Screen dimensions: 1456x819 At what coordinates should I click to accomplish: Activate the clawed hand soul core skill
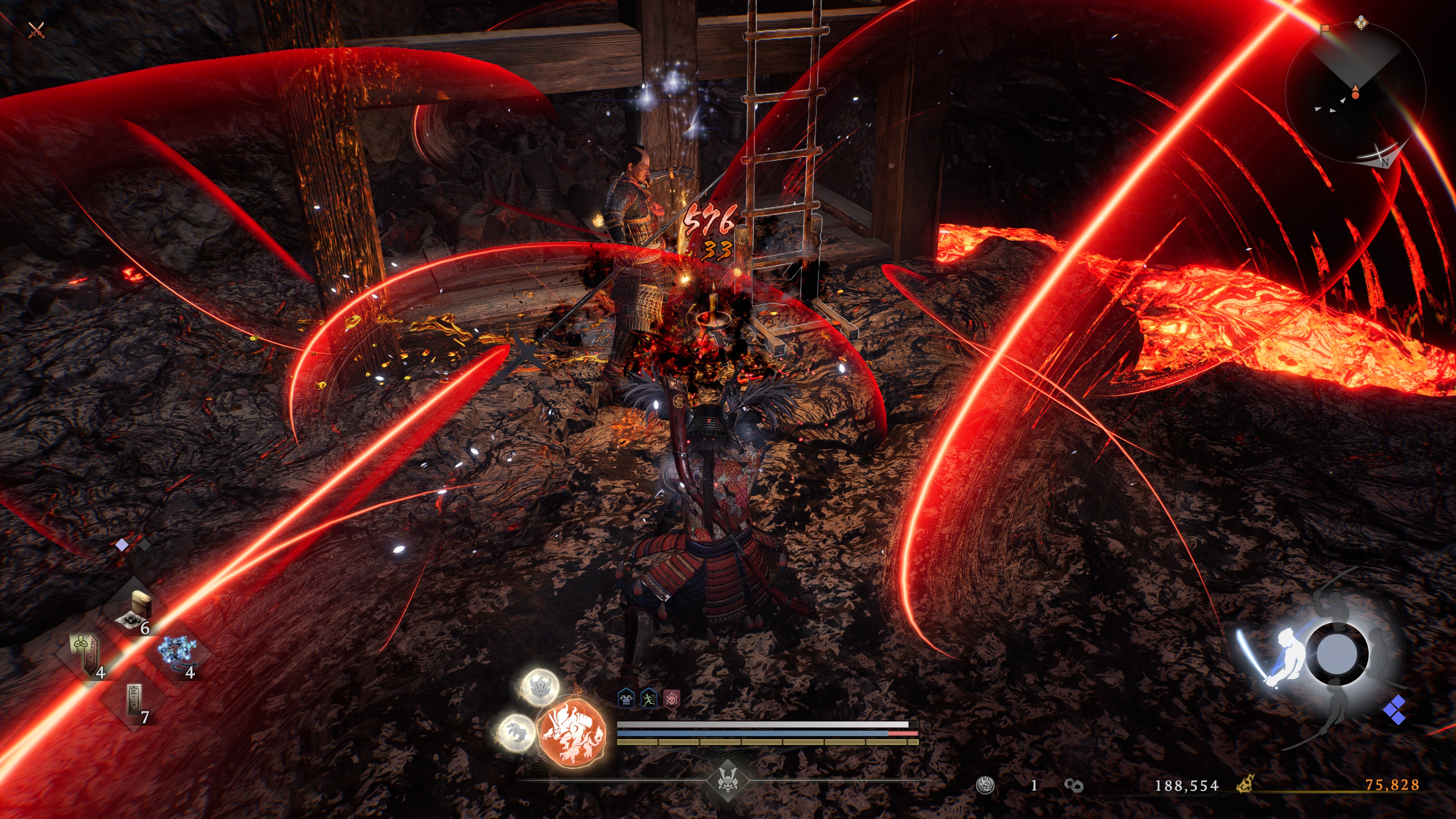pyautogui.click(x=516, y=733)
